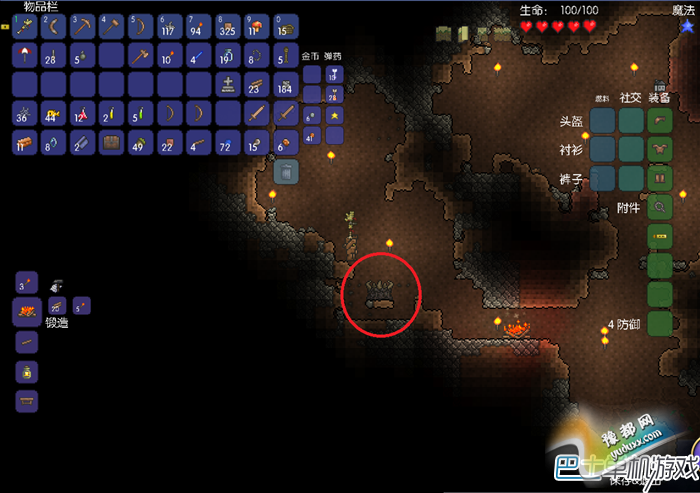This screenshot has width=700, height=493.
Task: Choose the torch recipe above the campfire
Action: coord(27,282)
